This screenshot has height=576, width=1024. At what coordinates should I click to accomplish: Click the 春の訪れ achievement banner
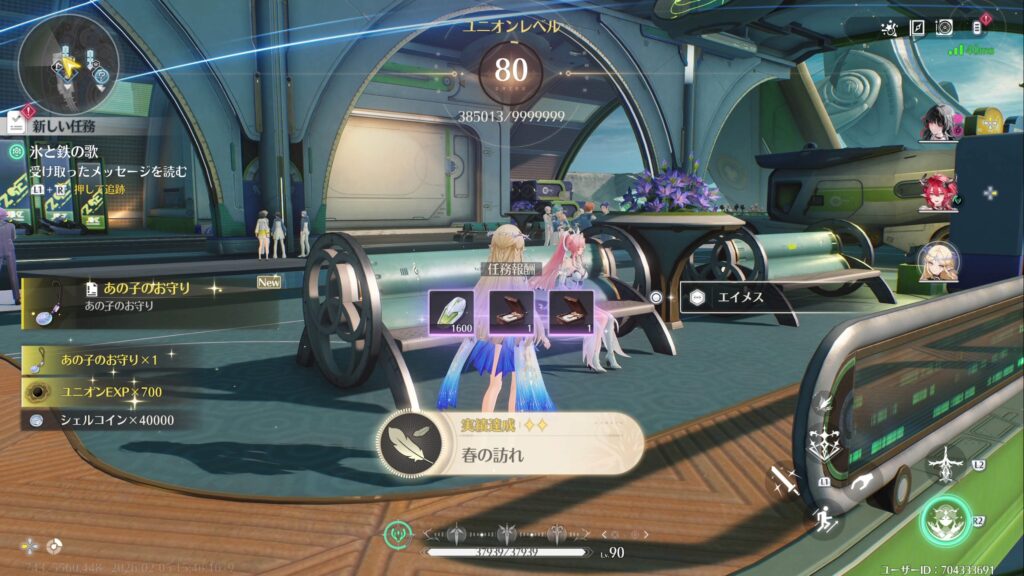coord(511,442)
